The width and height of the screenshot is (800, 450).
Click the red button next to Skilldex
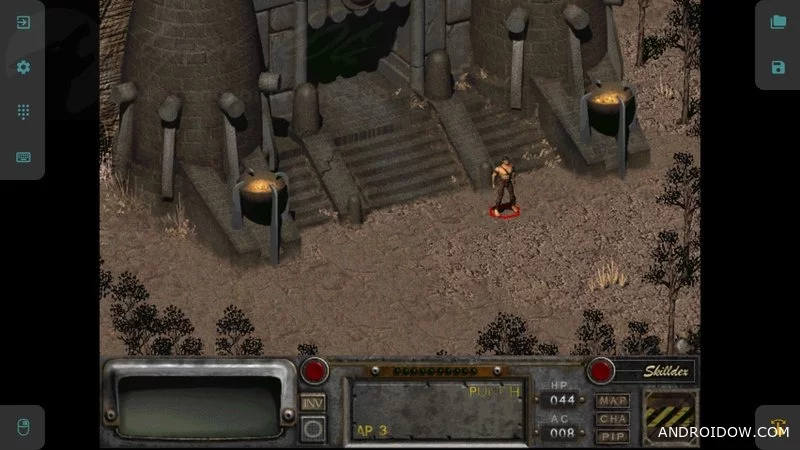click(x=600, y=370)
